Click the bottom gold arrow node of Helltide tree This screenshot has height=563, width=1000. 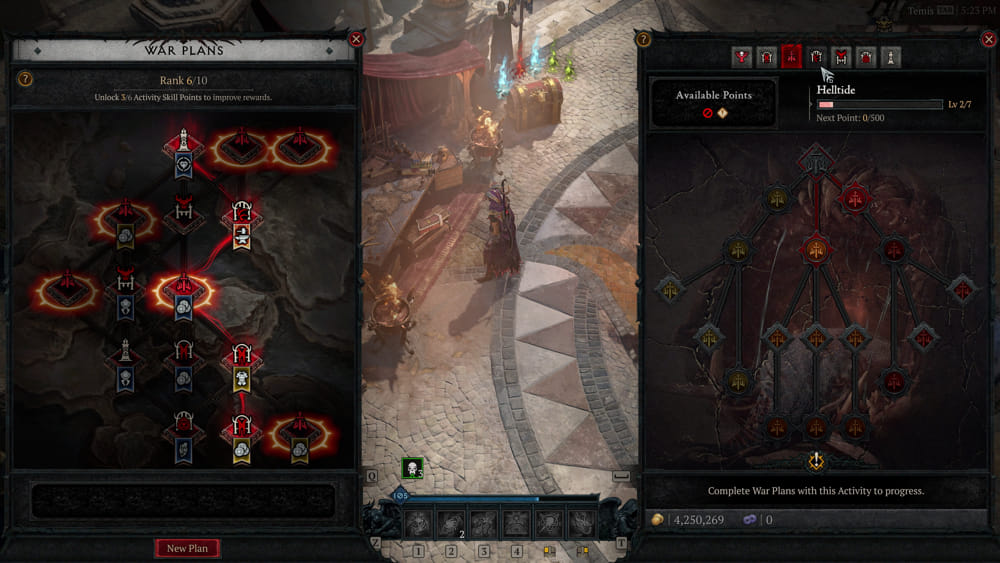pos(817,461)
